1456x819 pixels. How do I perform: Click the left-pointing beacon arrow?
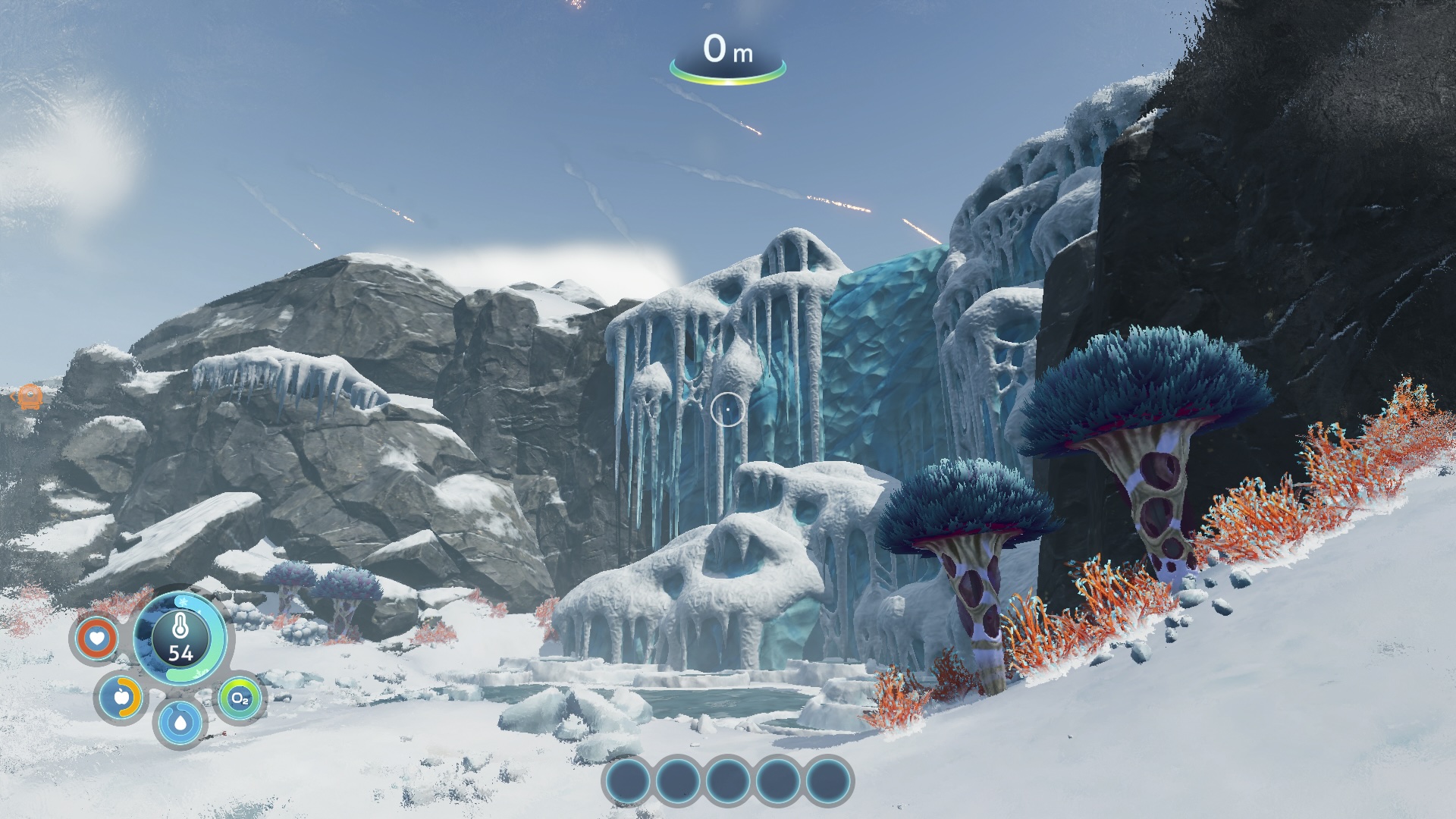pyautogui.click(x=14, y=396)
